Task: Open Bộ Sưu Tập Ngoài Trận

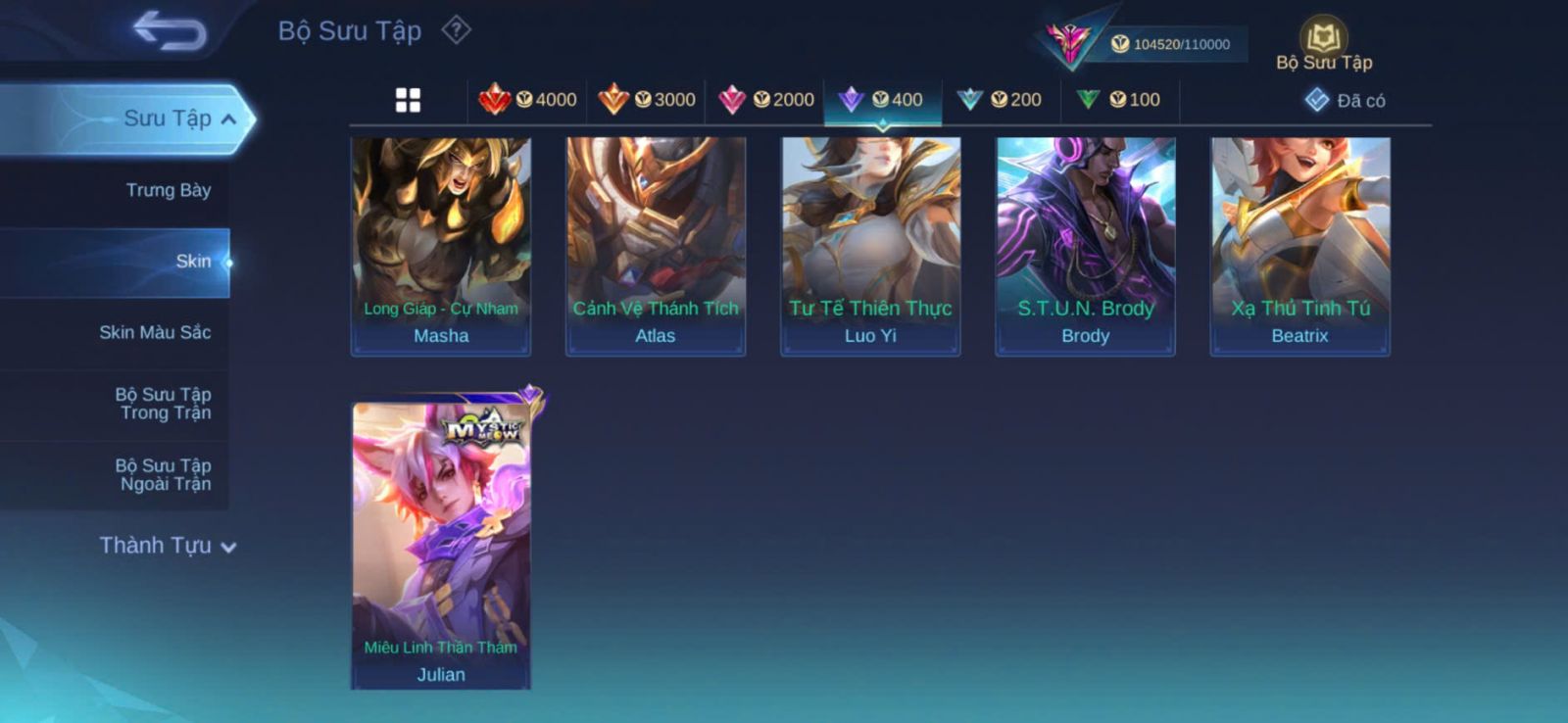Action: (163, 475)
